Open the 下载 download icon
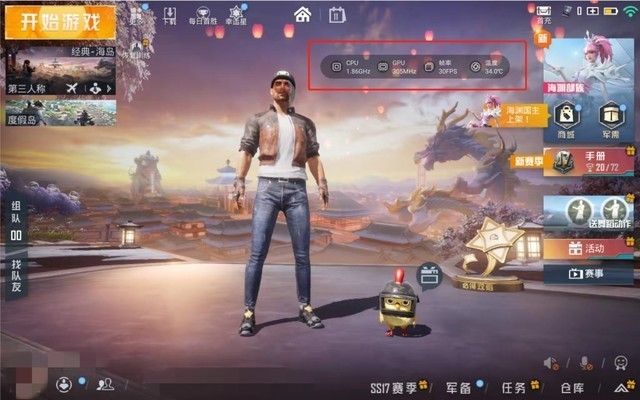This screenshot has height=400, width=640. tap(168, 14)
